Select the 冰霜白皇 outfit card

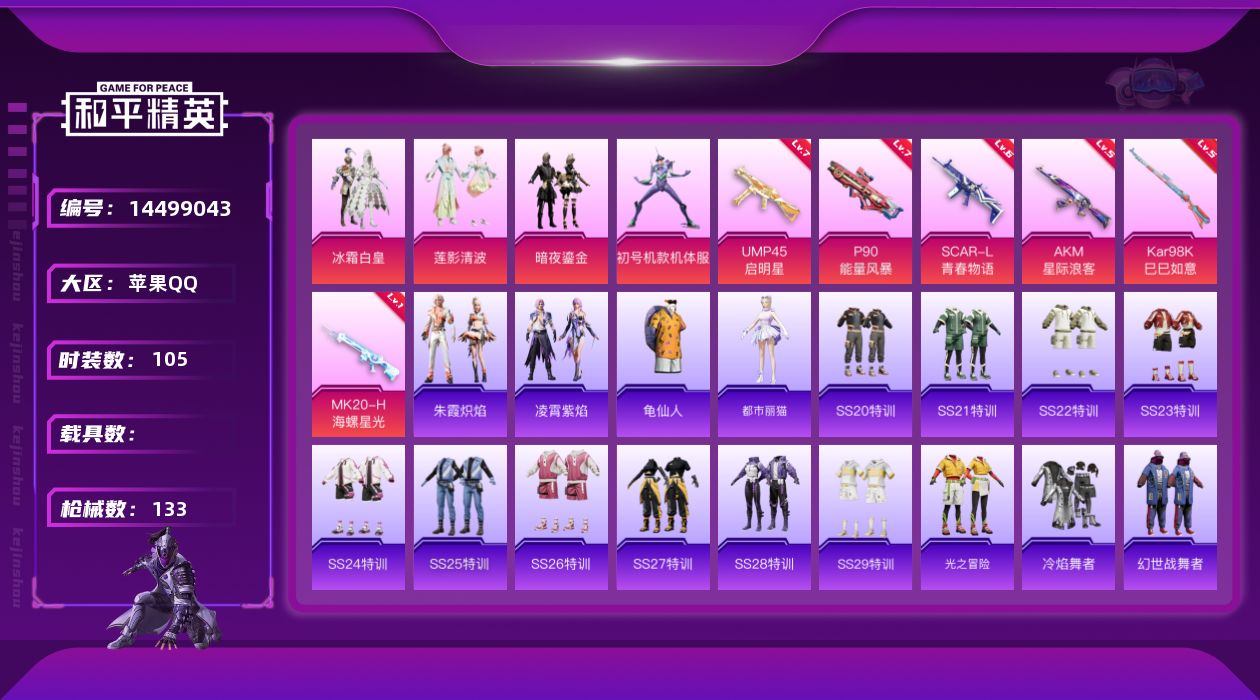click(358, 210)
